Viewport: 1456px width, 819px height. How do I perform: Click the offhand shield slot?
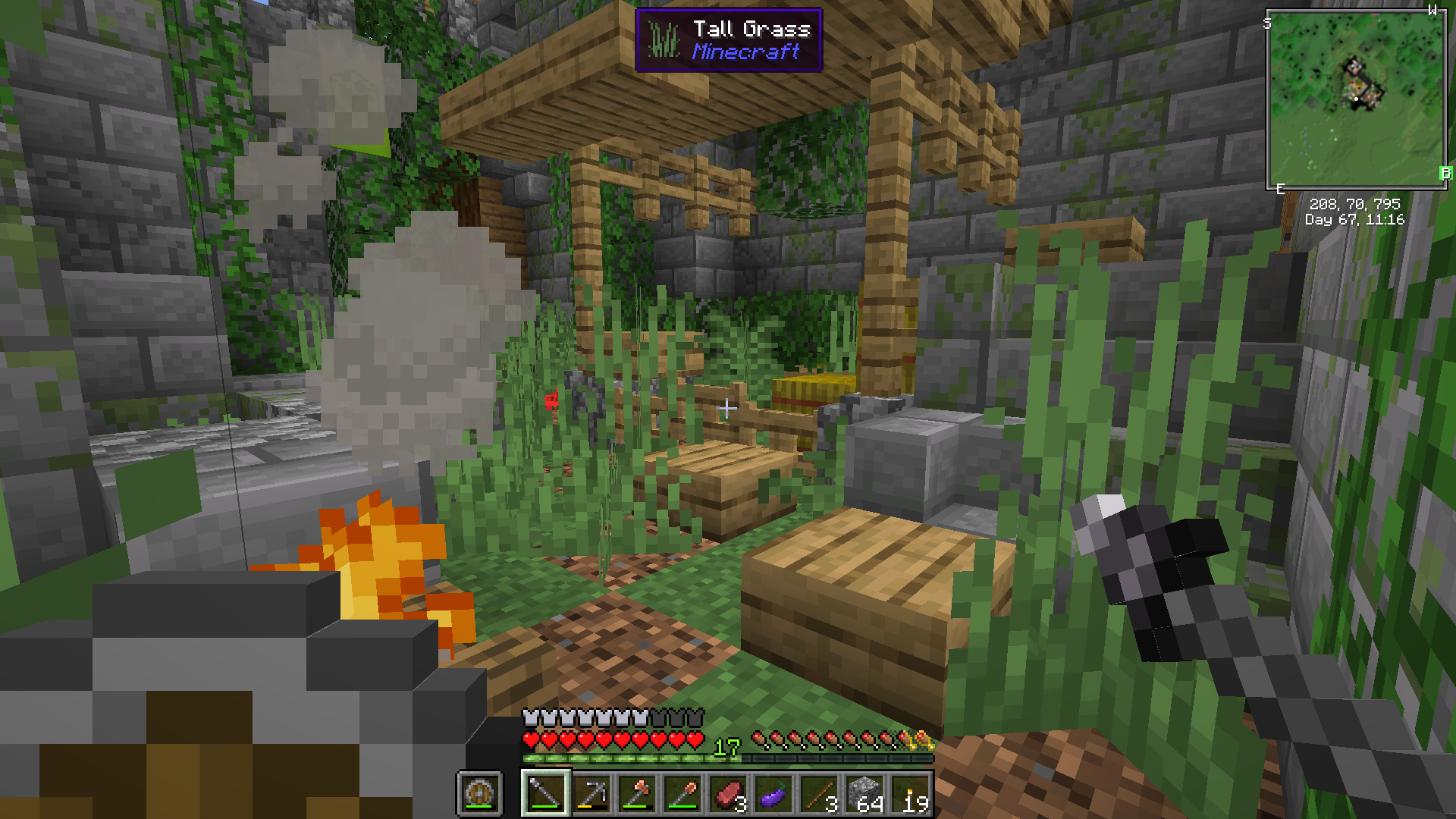pos(479,794)
